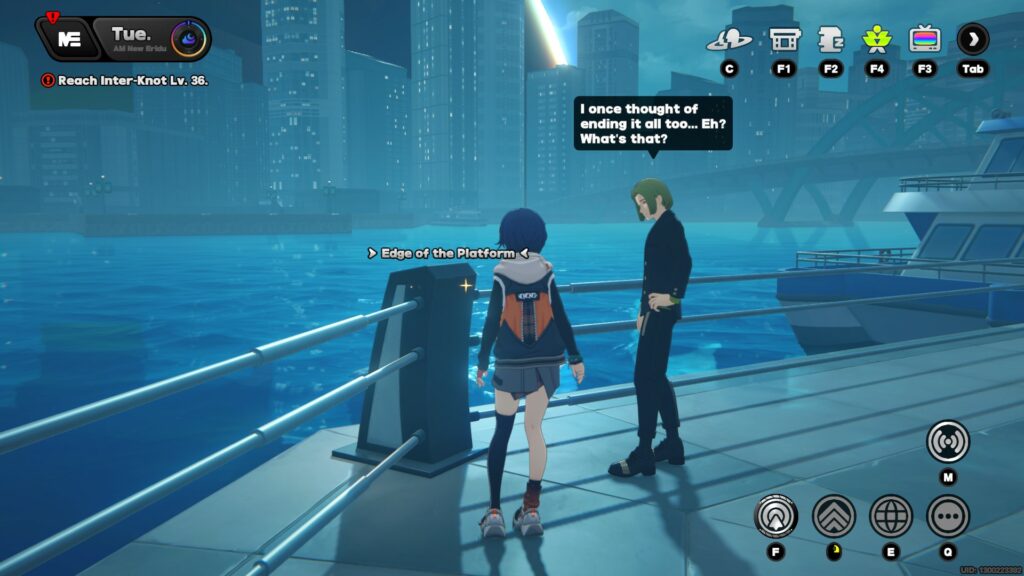Open the three-dot more options button
Image resolution: width=1024 pixels, height=576 pixels.
tap(947, 516)
